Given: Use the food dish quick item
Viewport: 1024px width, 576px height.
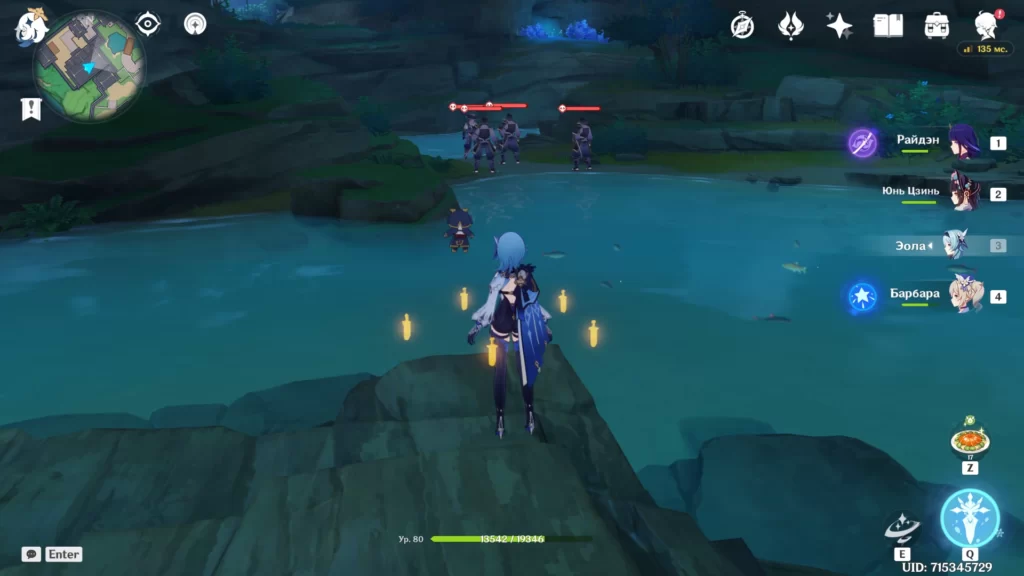Looking at the screenshot, I should pos(969,440).
